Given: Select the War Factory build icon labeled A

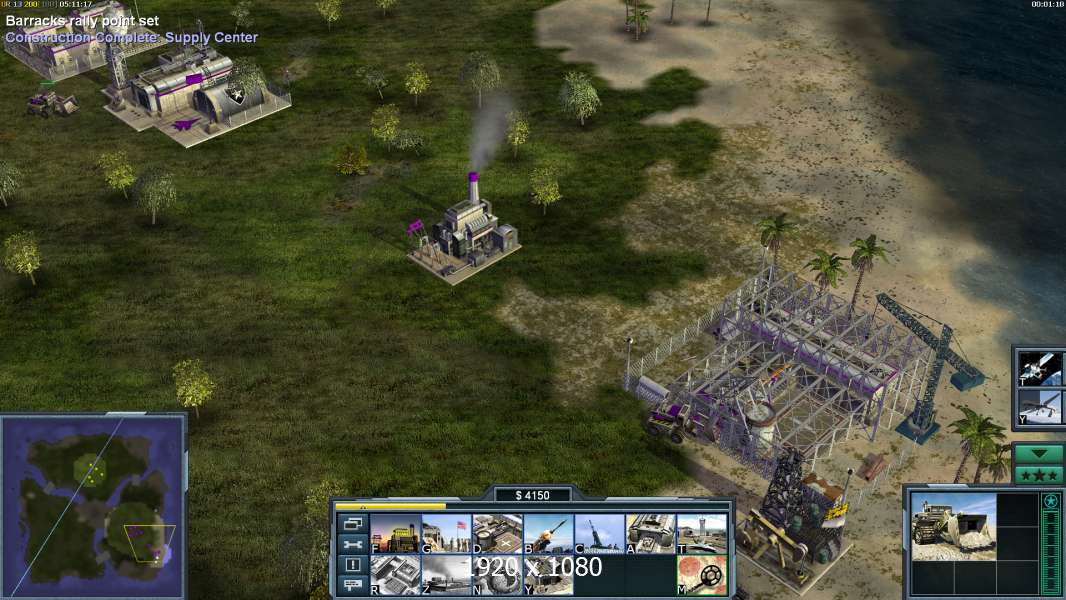Looking at the screenshot, I should click(650, 533).
